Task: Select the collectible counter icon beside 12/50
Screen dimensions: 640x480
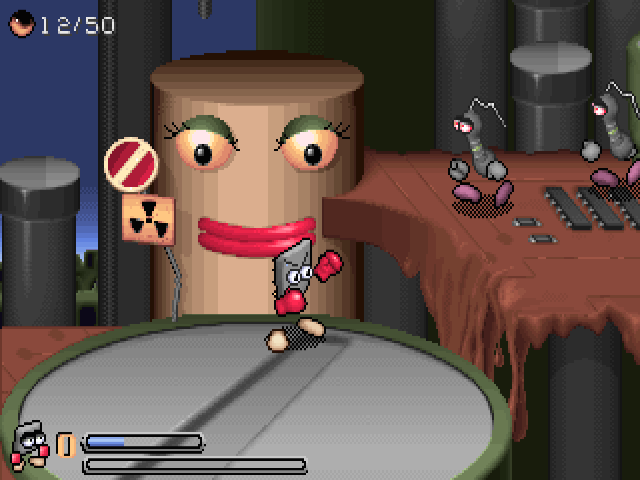Action: pos(21,25)
